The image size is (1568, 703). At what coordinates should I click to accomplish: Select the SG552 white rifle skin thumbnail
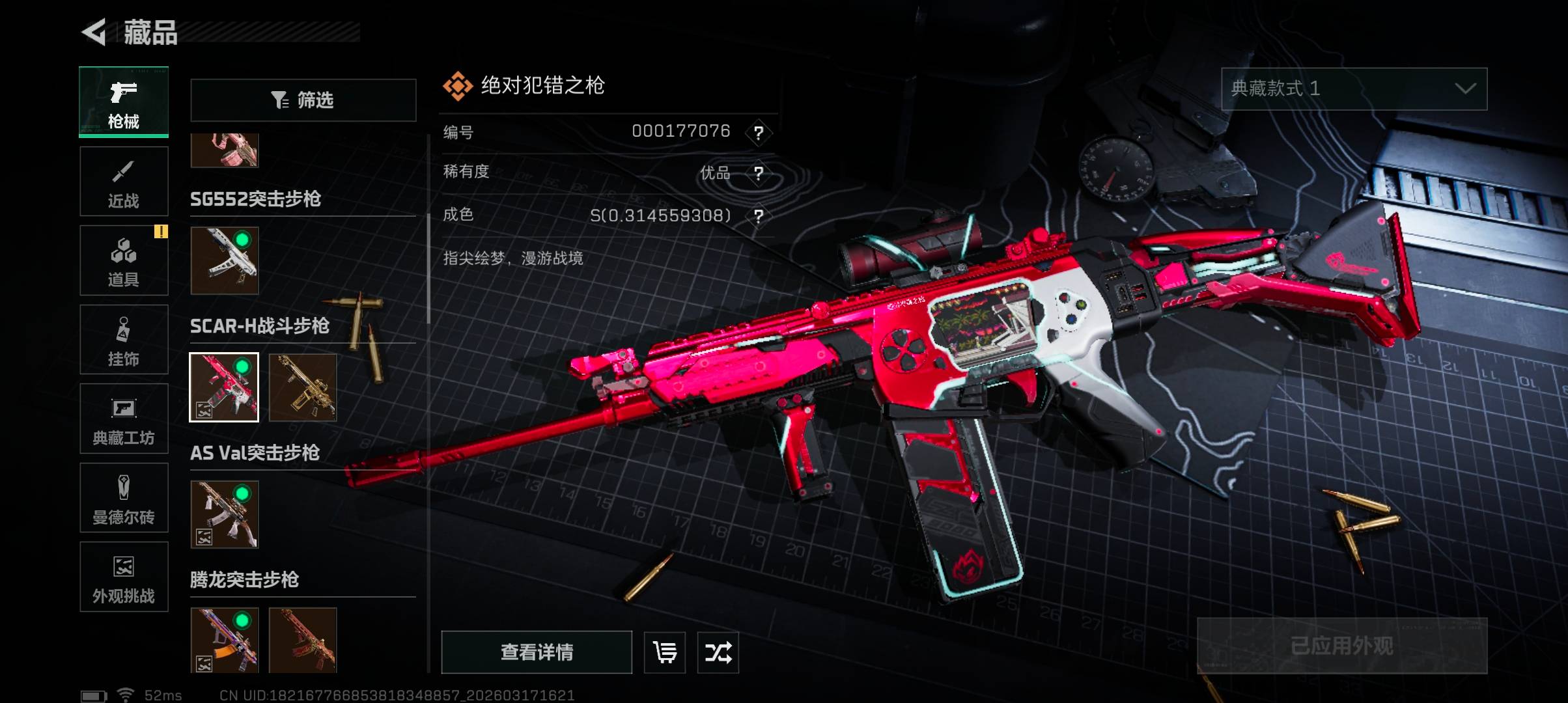[x=225, y=260]
